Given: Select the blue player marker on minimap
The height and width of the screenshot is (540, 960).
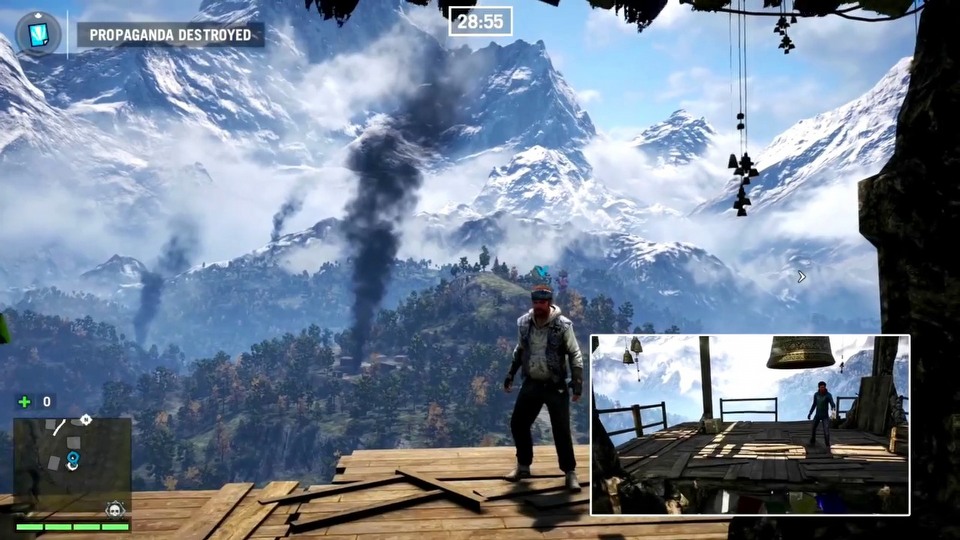Looking at the screenshot, I should pyautogui.click(x=72, y=460).
